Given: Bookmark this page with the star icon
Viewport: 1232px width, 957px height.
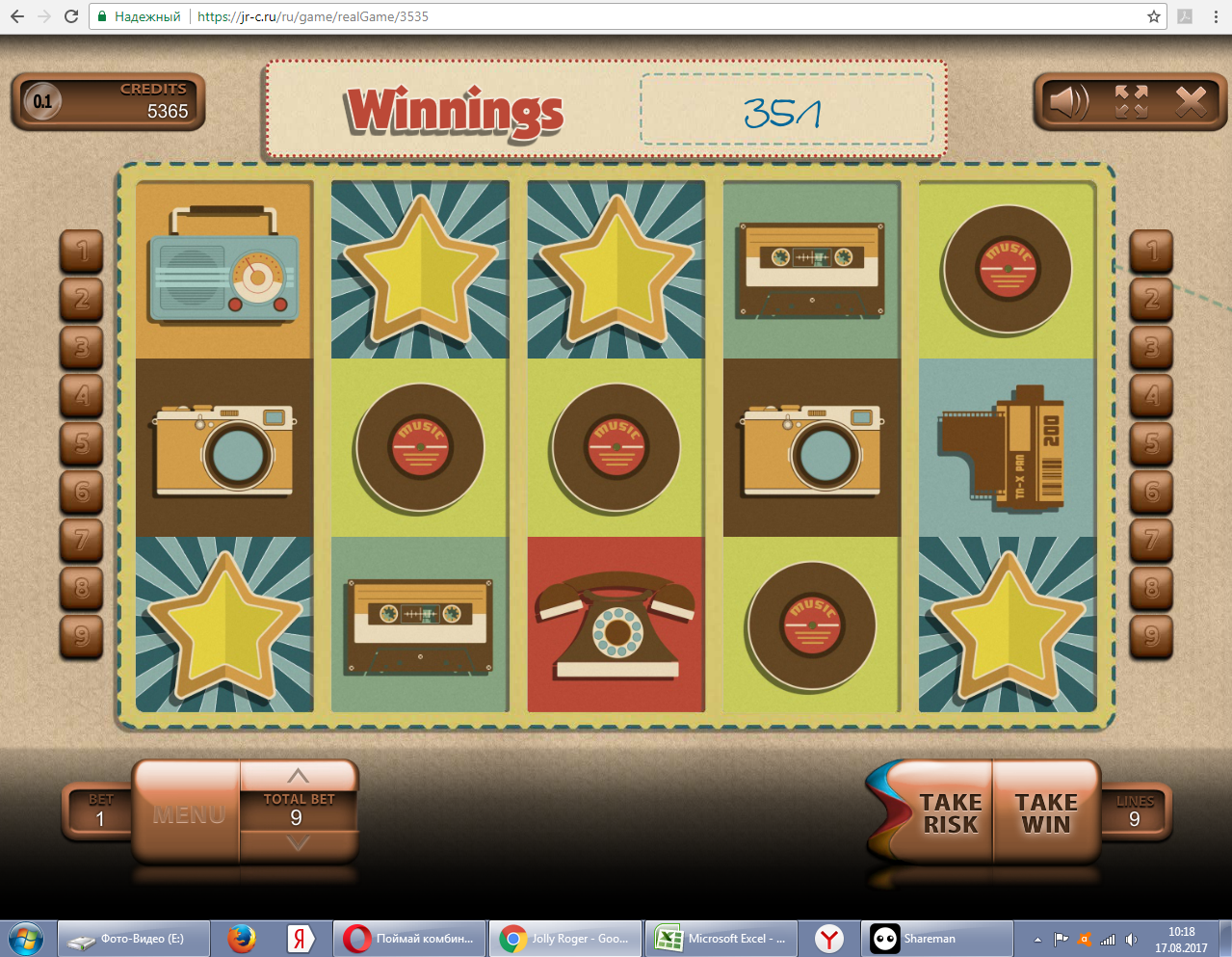Looking at the screenshot, I should point(1153,16).
